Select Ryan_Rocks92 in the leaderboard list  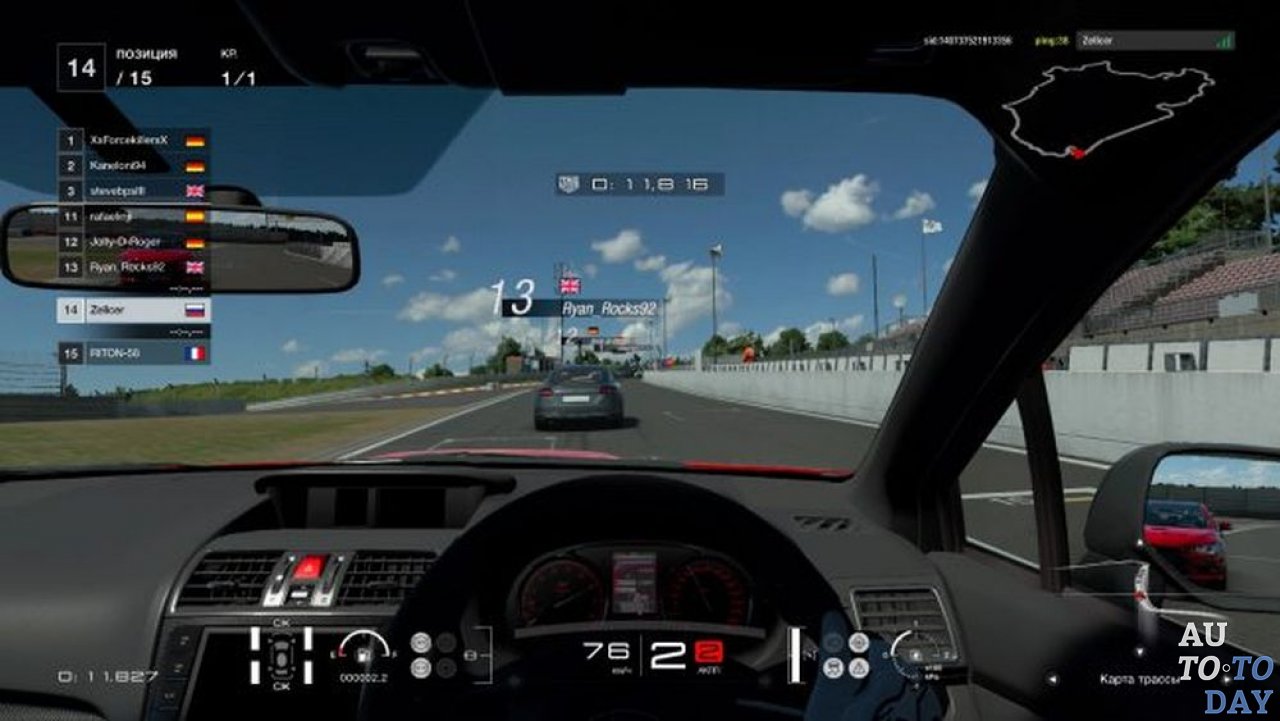point(133,267)
